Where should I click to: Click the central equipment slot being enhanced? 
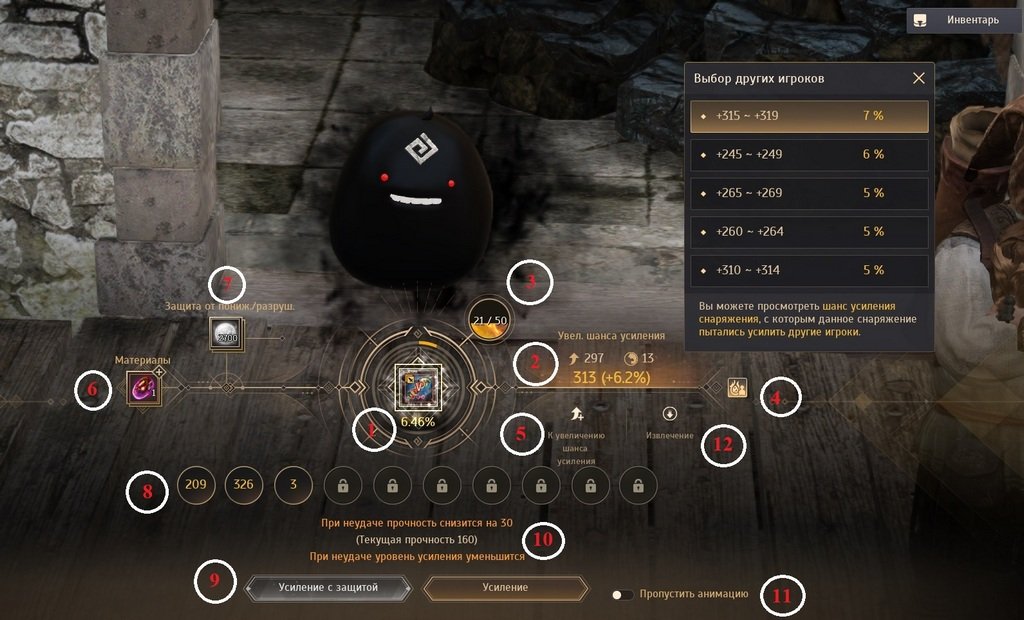tap(417, 387)
